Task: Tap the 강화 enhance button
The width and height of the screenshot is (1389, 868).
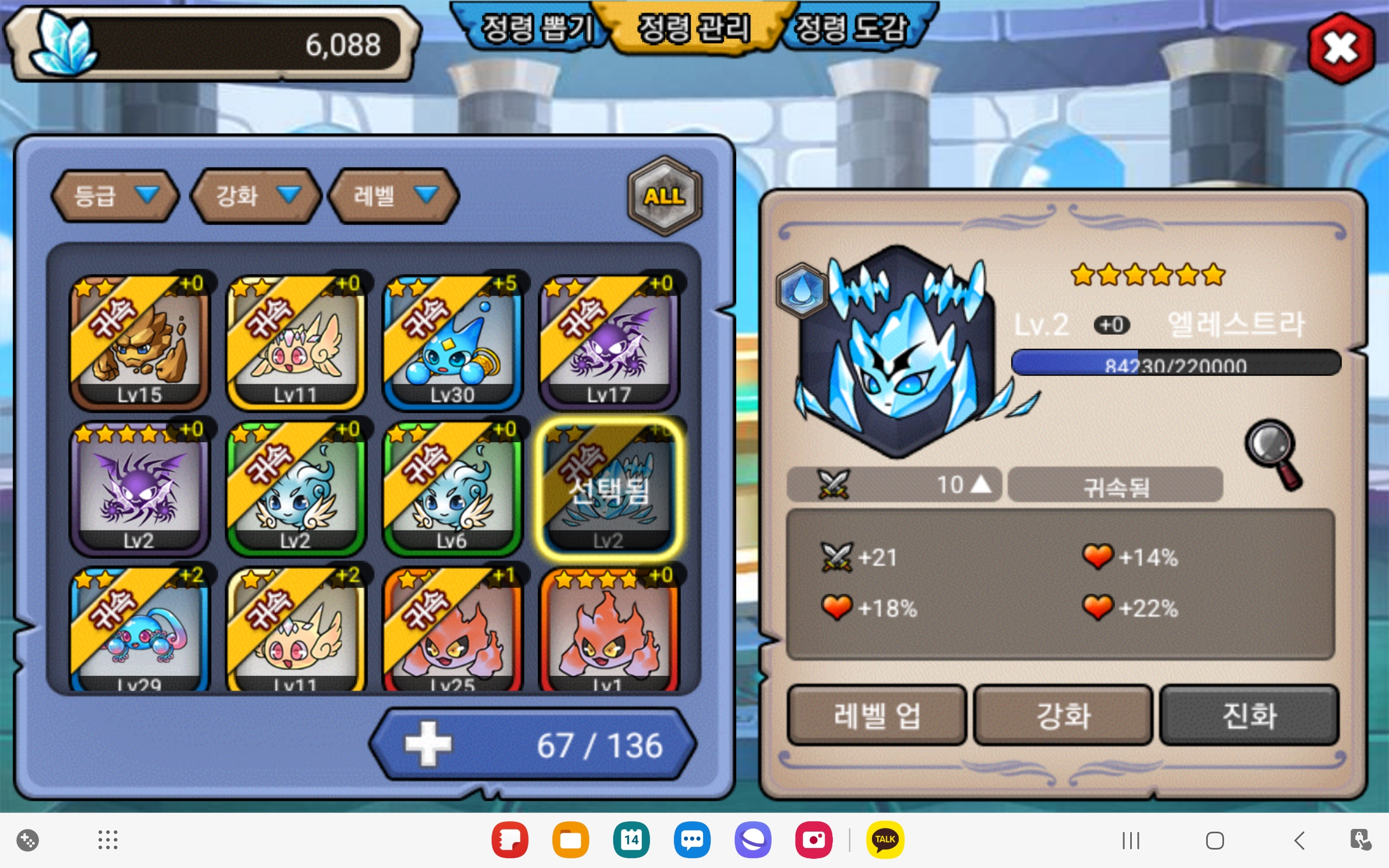Action: click(1063, 716)
